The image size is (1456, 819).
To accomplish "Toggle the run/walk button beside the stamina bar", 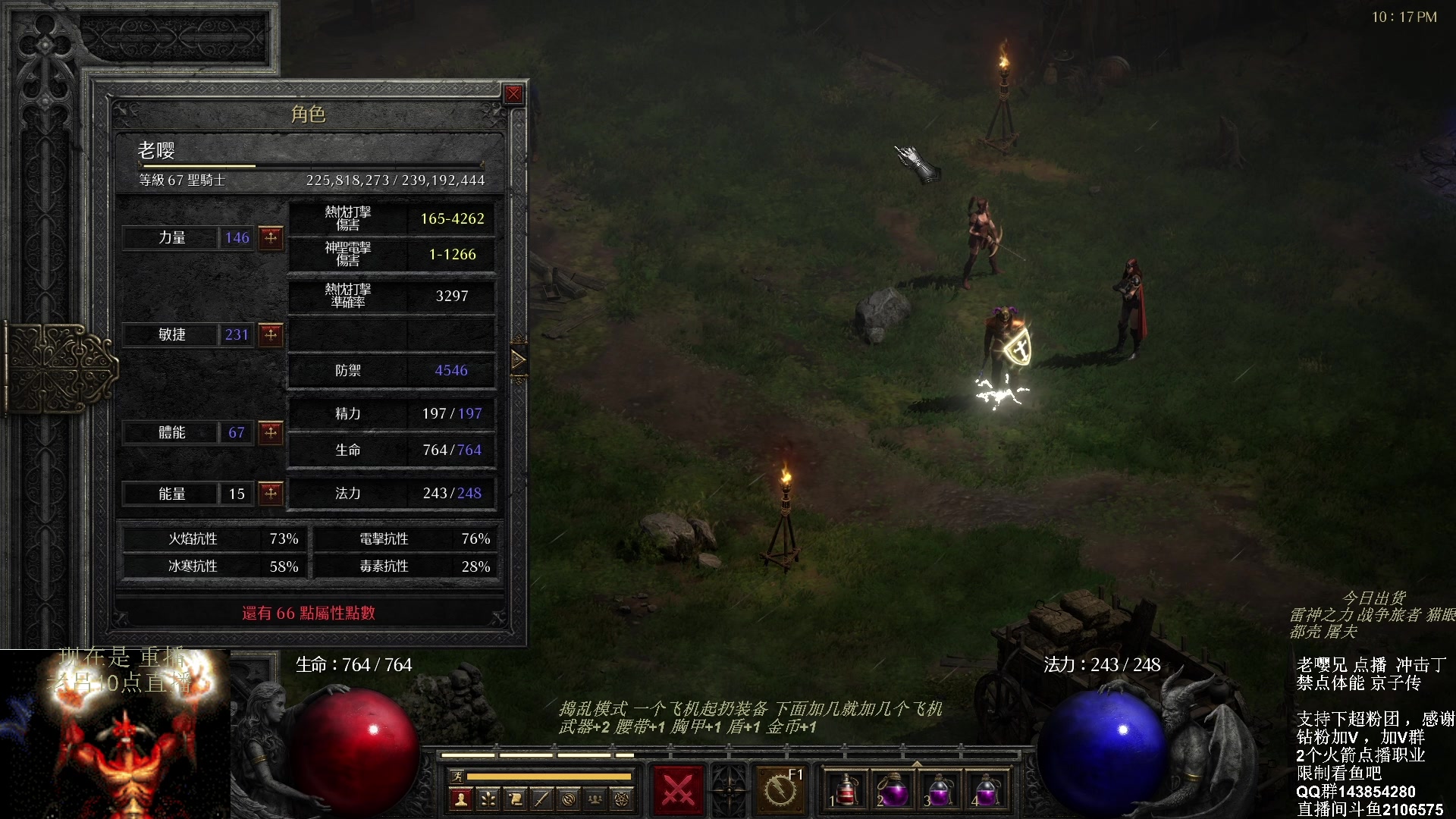I will pos(457,776).
